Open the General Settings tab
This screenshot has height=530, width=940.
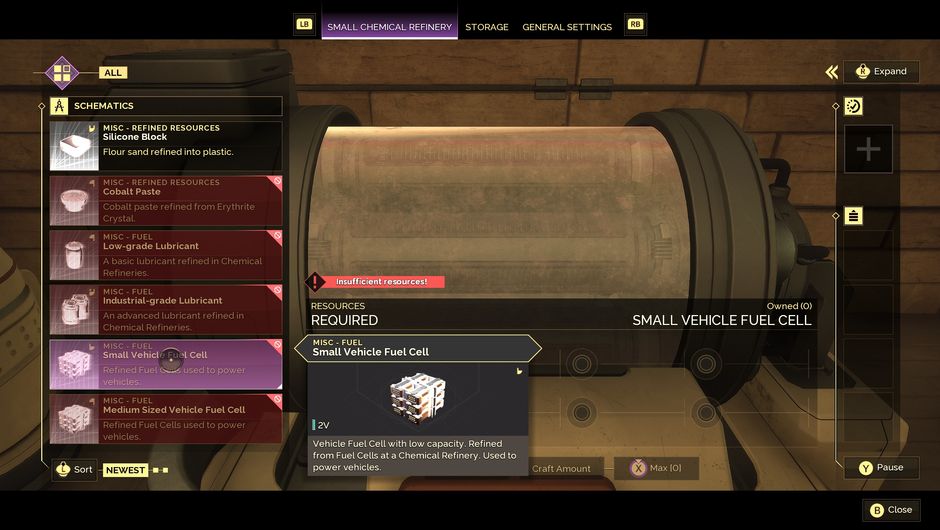[x=567, y=27]
